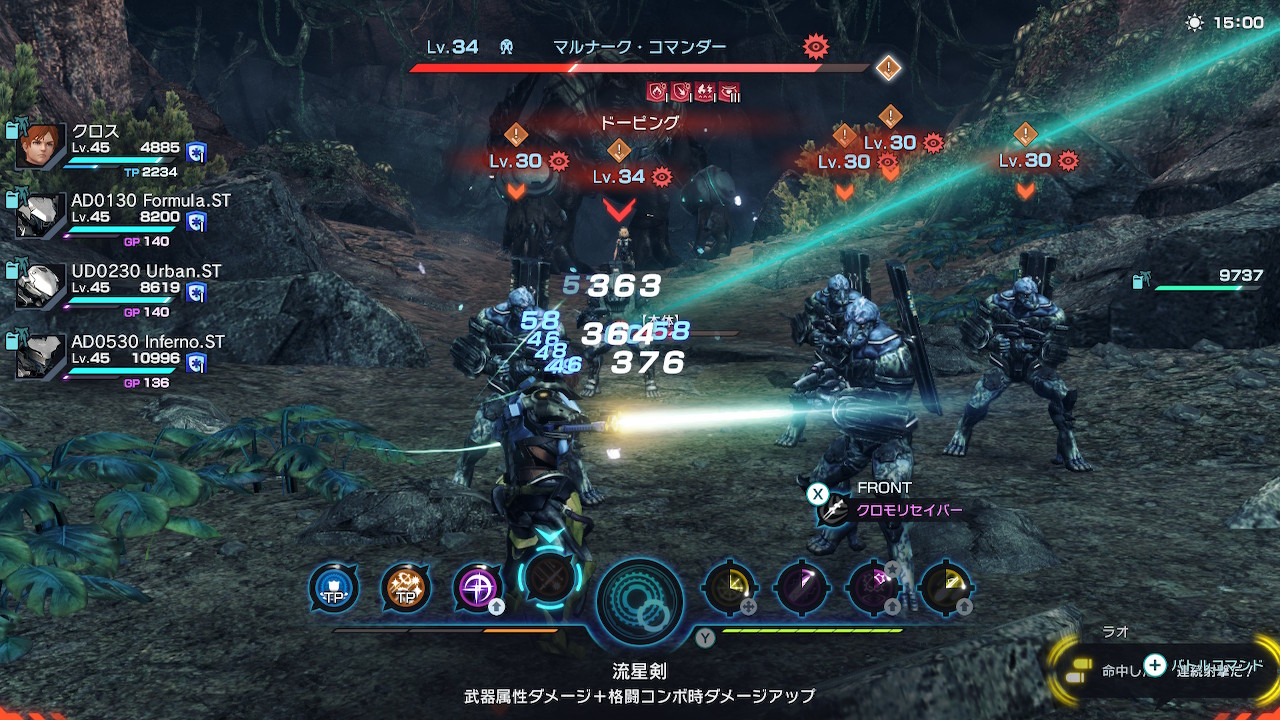1280x720 pixels.
Task: Pick the UD0230 Urban.ST party portrait
Action: (x=41, y=287)
